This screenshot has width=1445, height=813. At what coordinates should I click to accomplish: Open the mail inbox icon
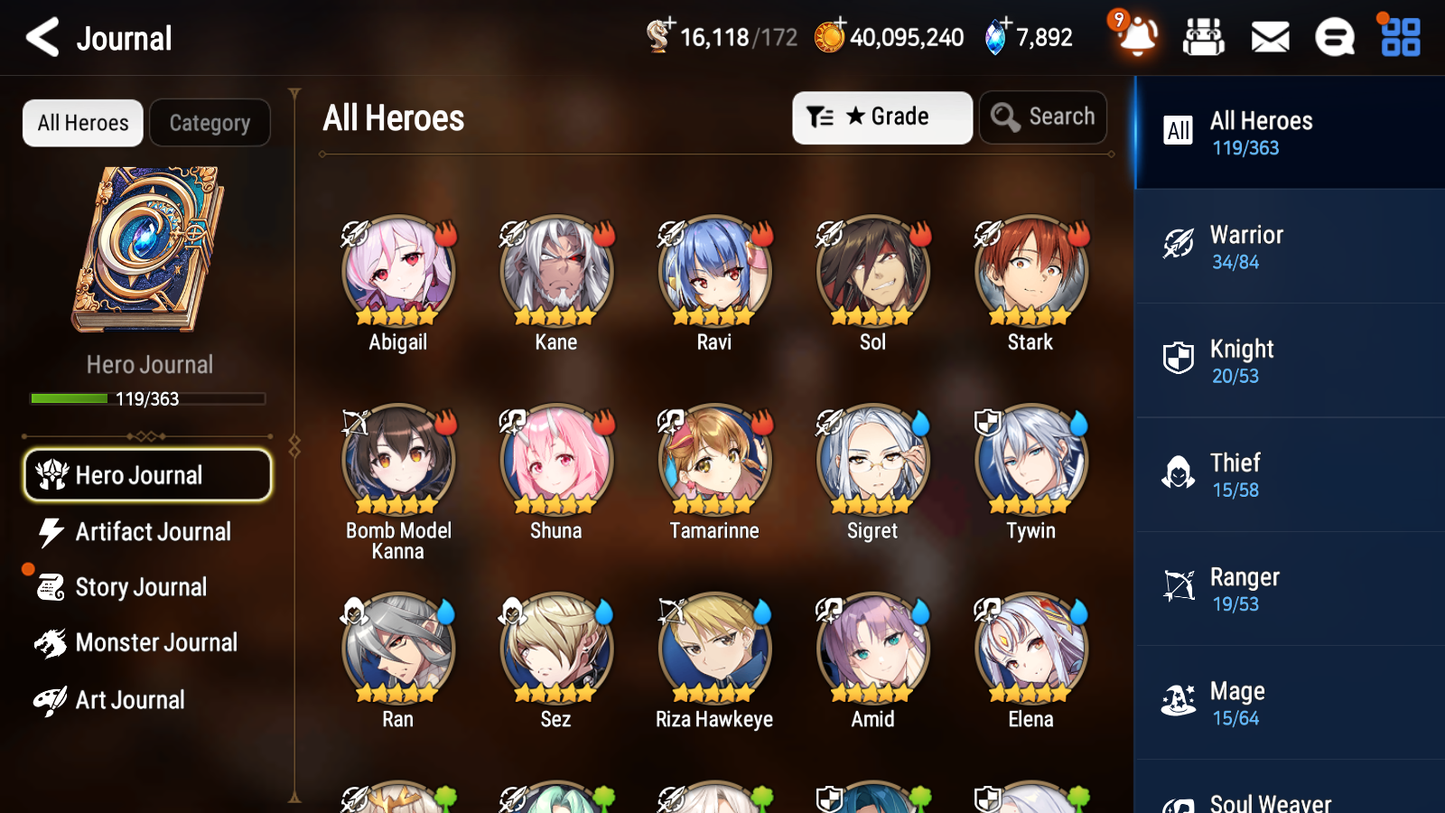(x=1269, y=36)
